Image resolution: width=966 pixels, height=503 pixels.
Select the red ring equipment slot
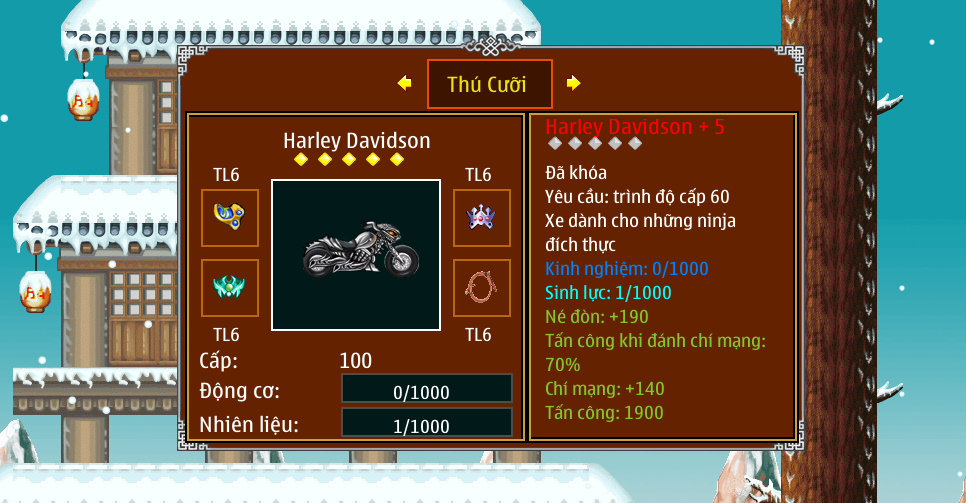[482, 288]
